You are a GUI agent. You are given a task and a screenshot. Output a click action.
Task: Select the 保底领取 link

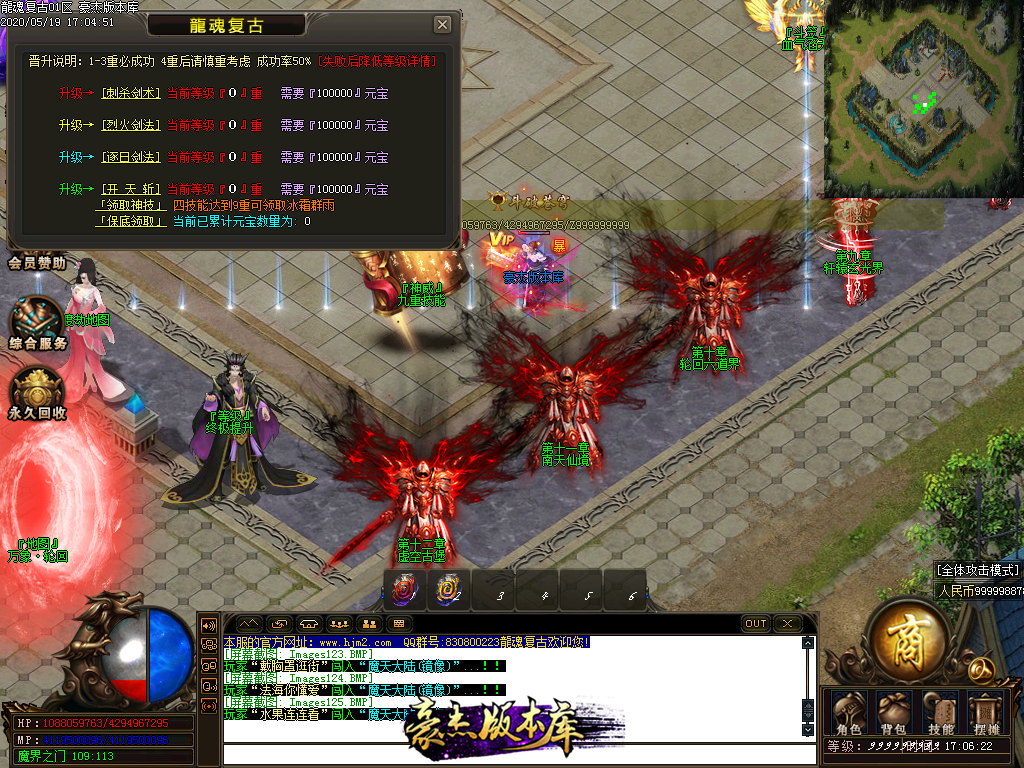[x=130, y=221]
